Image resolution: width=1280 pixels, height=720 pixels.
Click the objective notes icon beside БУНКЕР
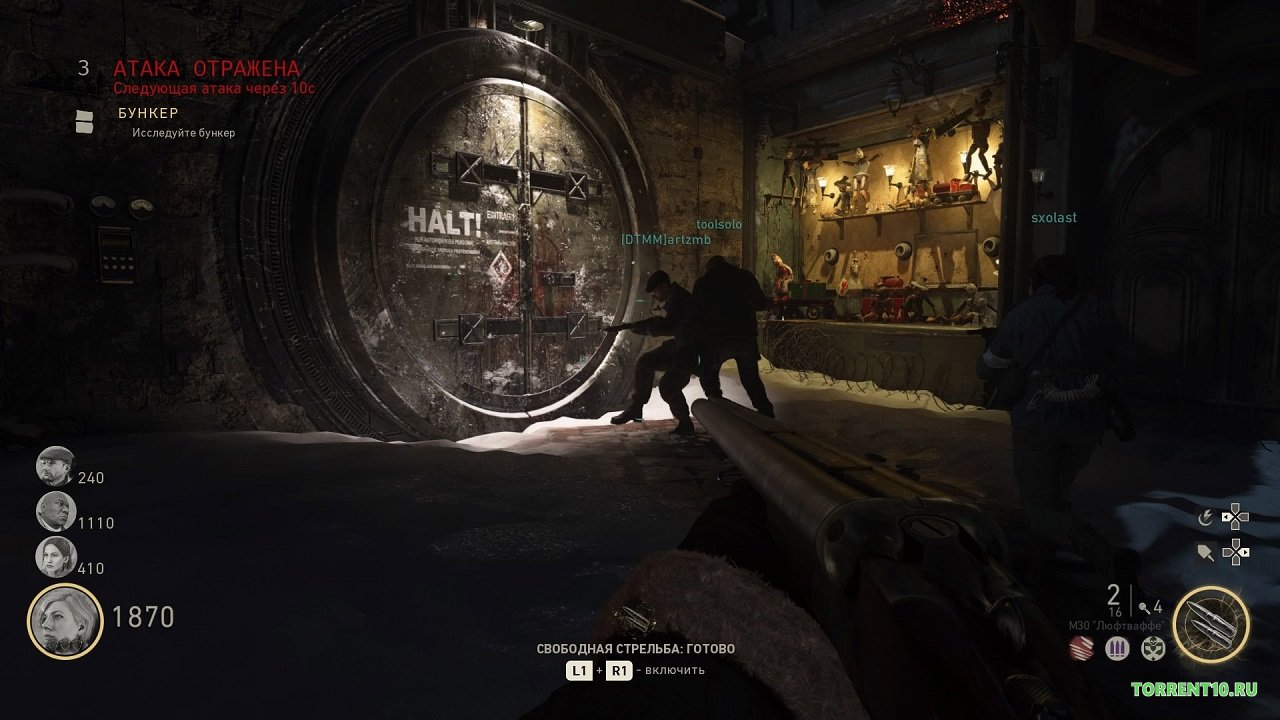[86, 122]
